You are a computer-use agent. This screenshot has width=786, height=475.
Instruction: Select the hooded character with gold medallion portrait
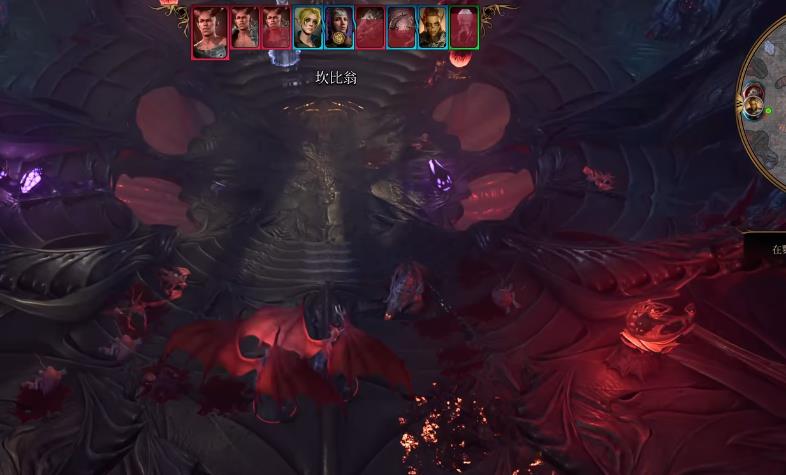tap(338, 27)
